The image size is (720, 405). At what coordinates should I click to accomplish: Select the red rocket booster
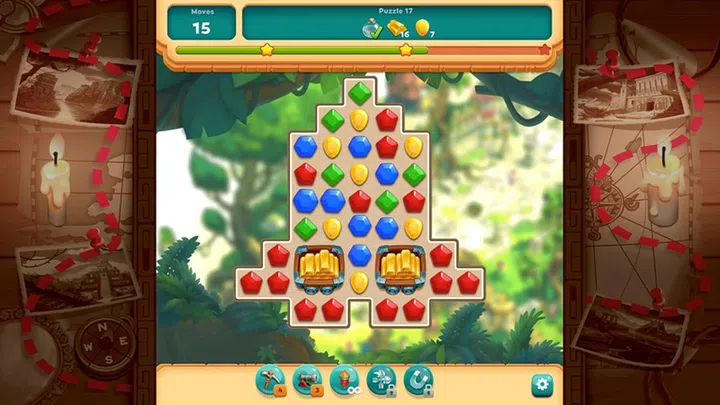344,379
